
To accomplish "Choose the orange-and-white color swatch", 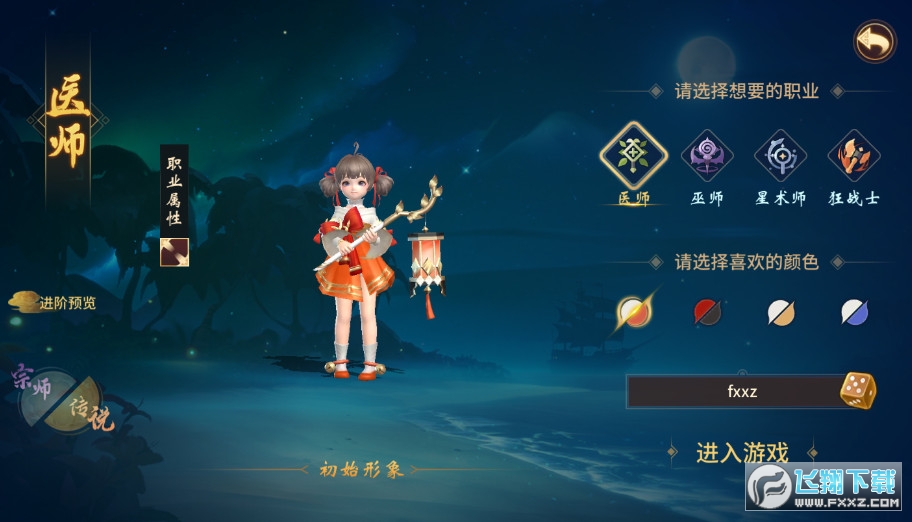I will pyautogui.click(x=633, y=312).
